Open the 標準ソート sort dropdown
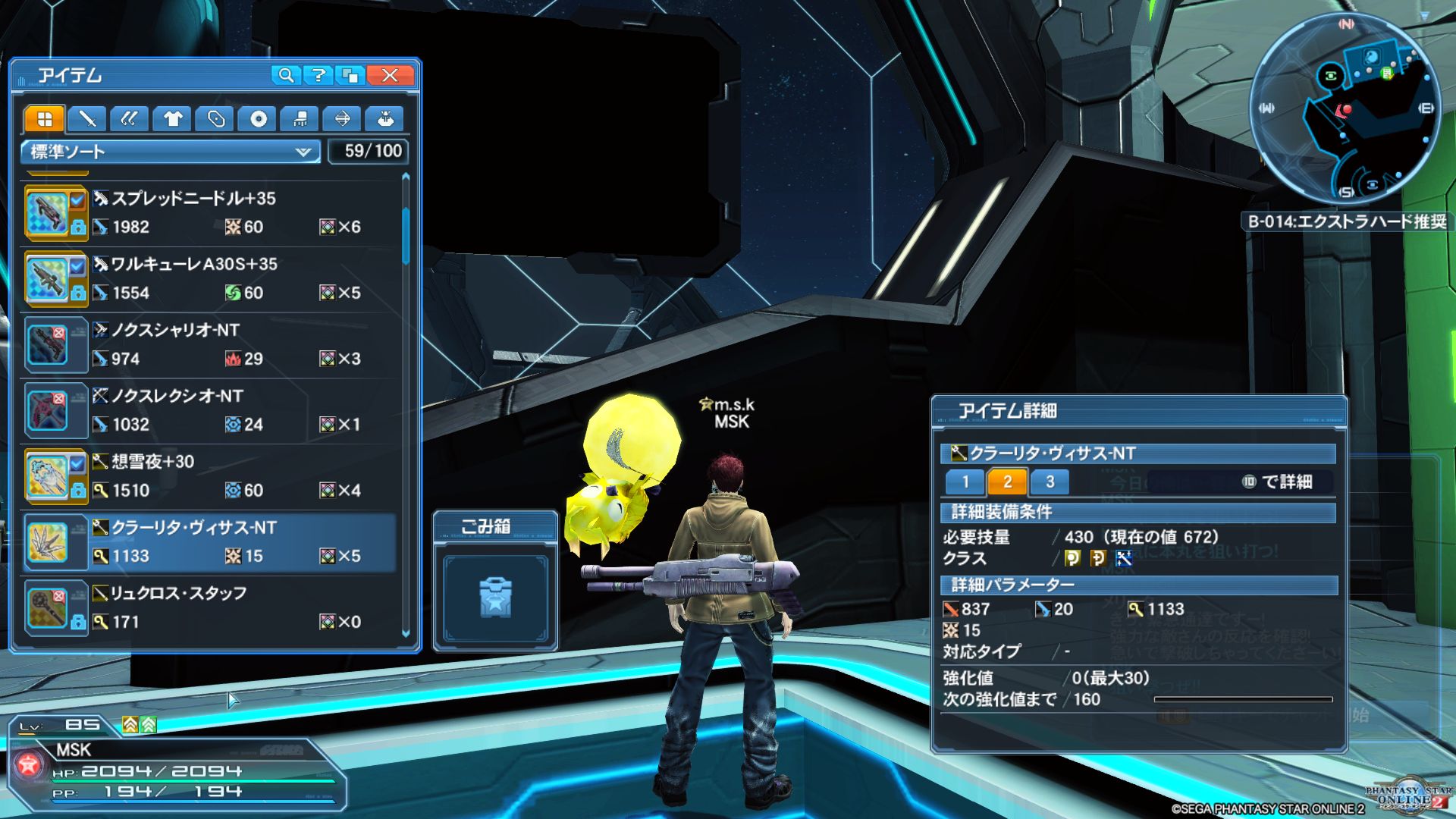 [171, 152]
